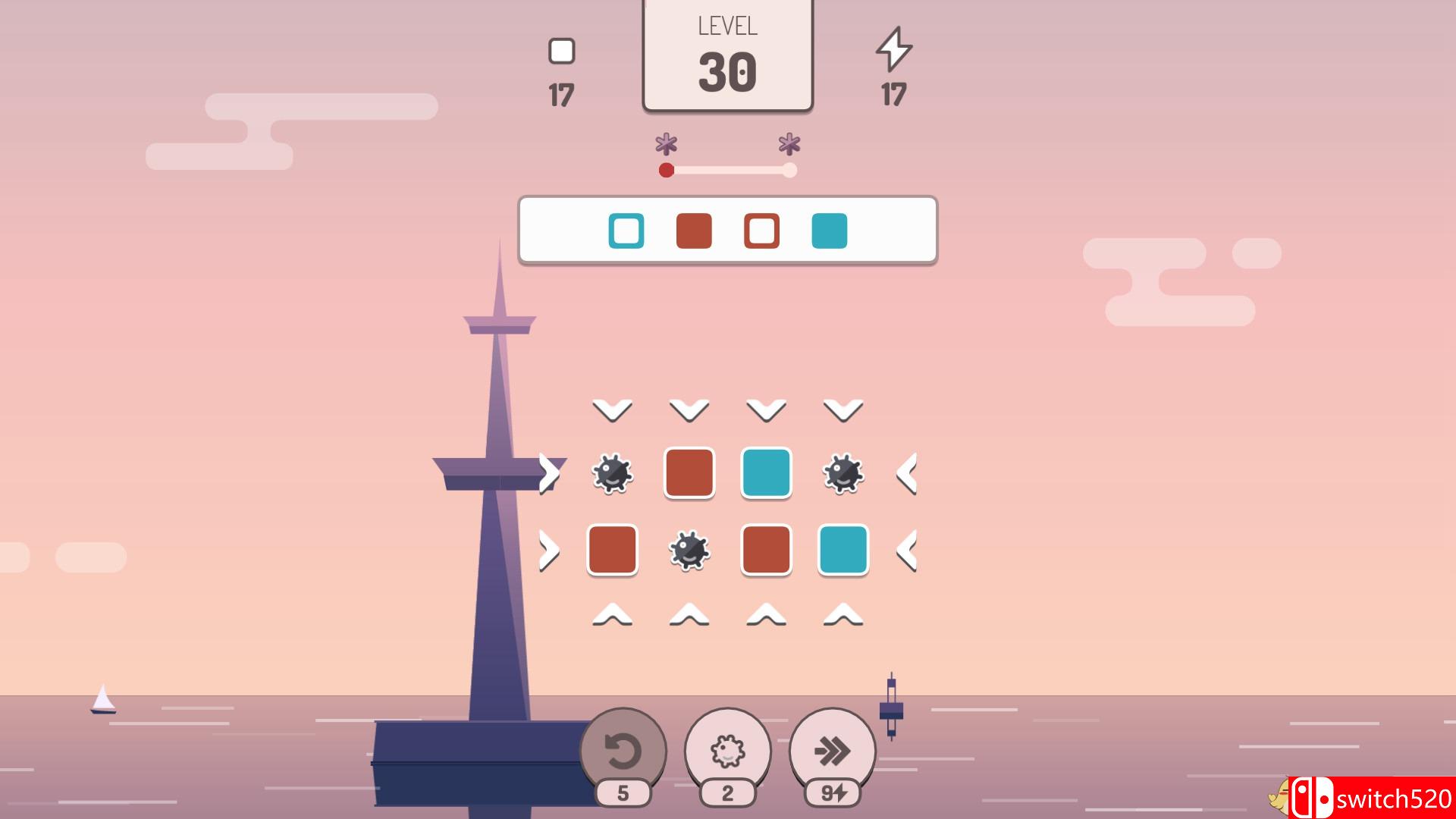Click the solid red tile in the top row
1456x819 pixels.
[x=690, y=474]
